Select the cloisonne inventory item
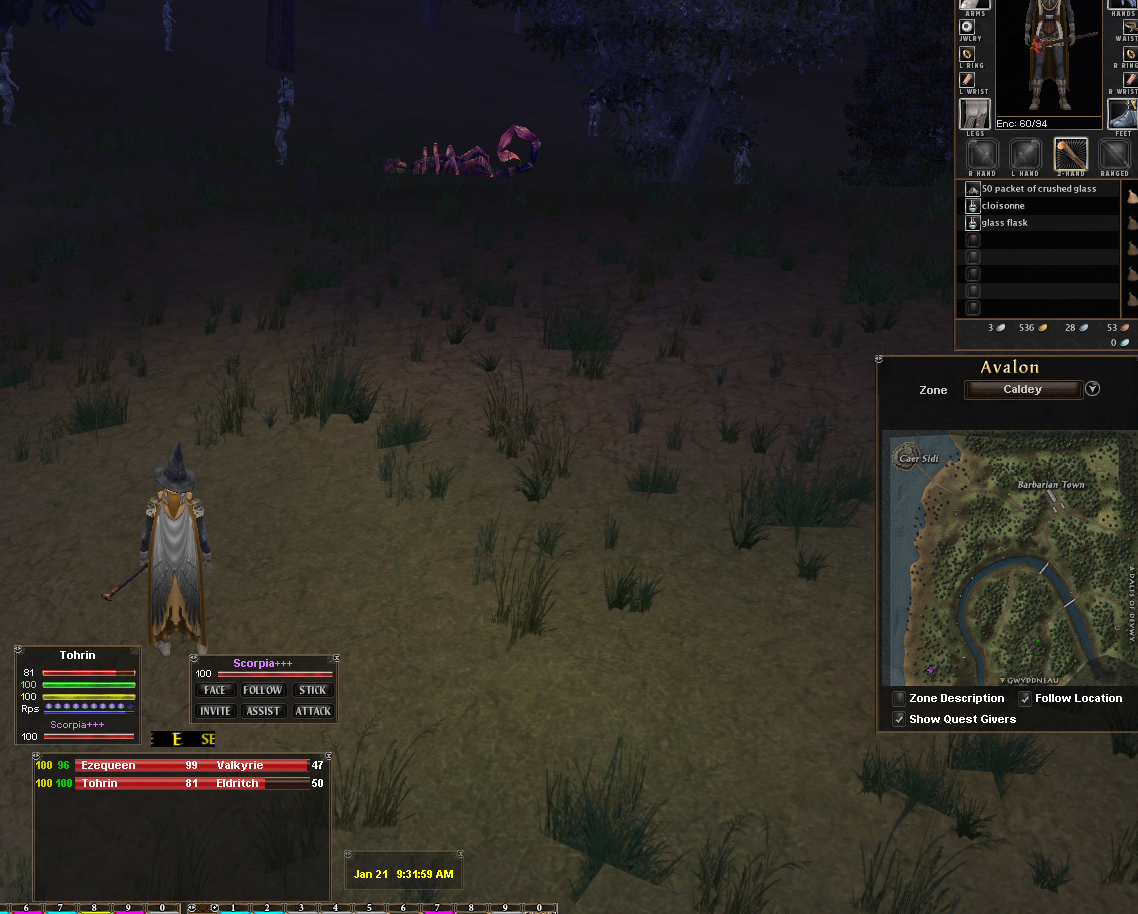The width and height of the screenshot is (1138, 914). (1003, 206)
